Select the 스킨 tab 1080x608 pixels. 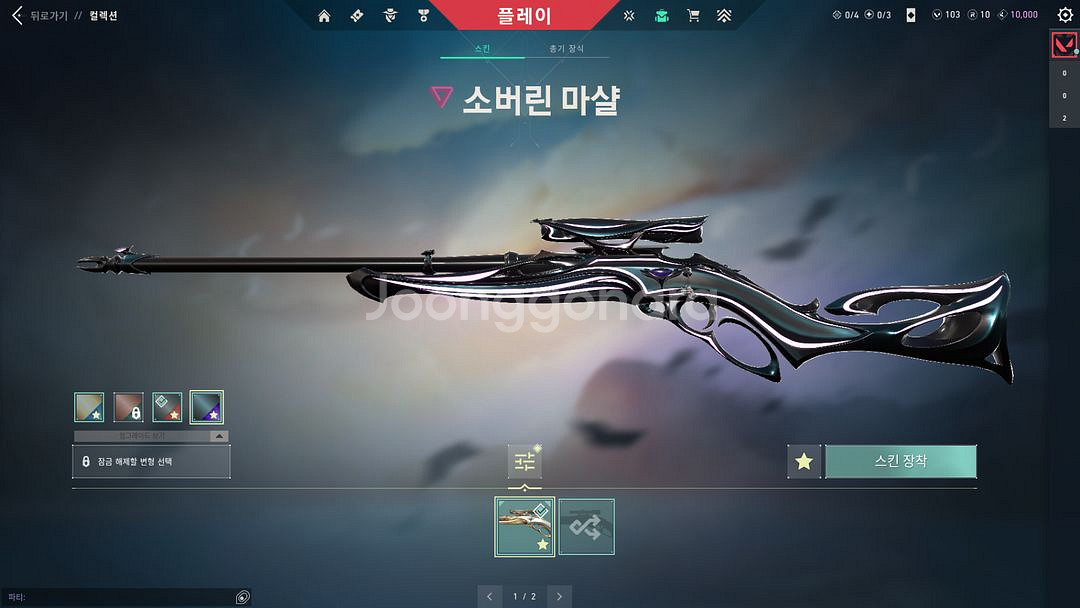pos(483,49)
